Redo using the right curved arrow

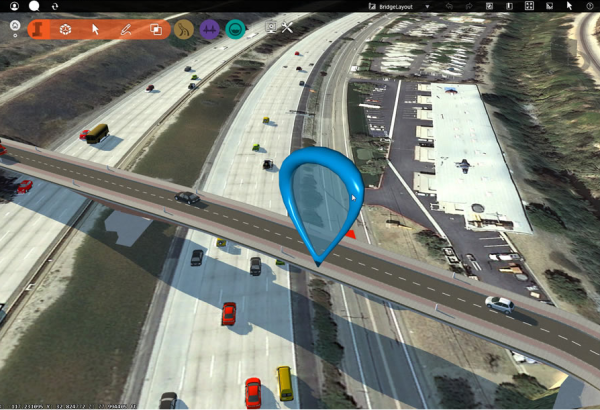[470, 6]
